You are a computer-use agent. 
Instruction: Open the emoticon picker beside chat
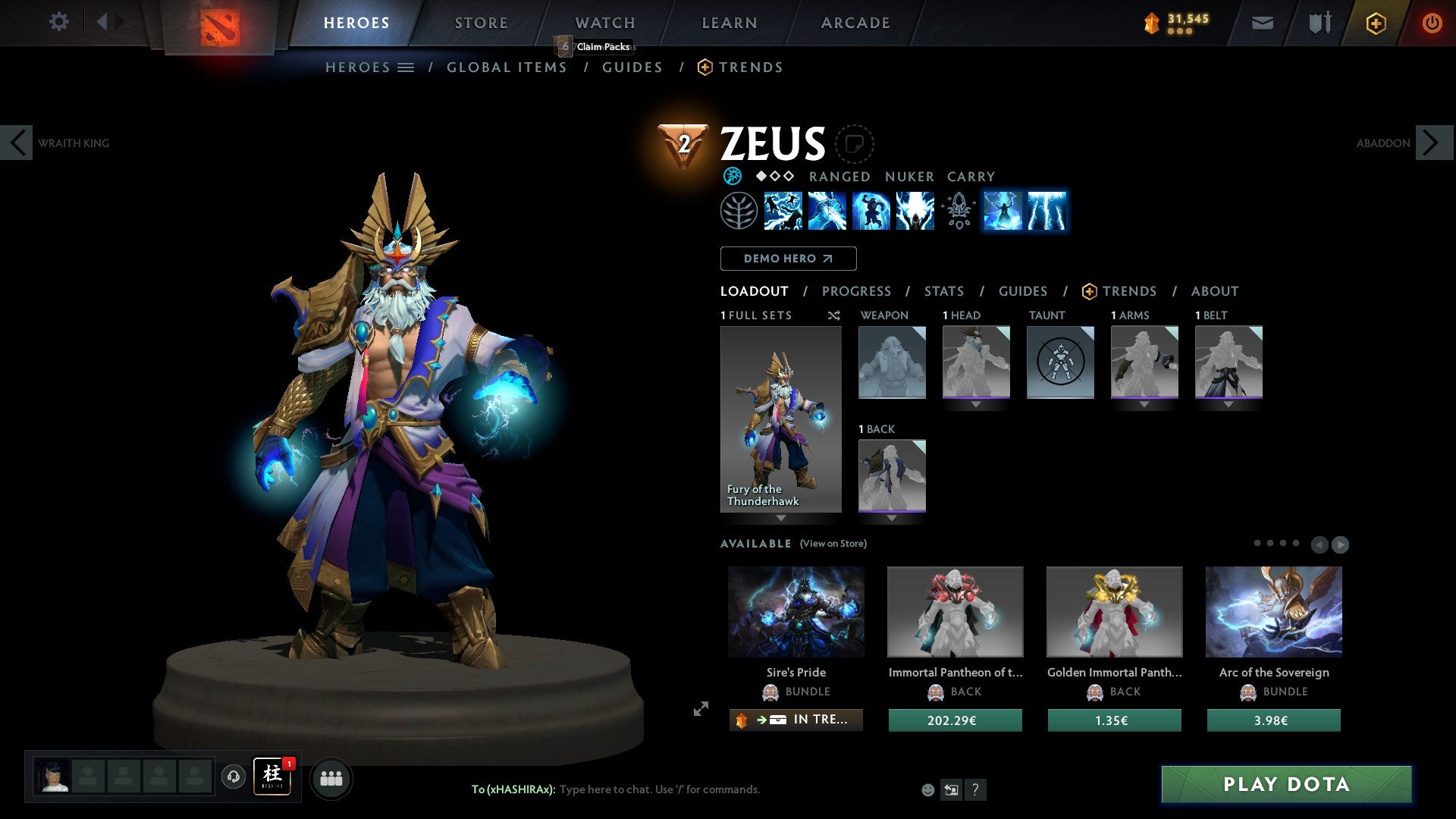(928, 789)
